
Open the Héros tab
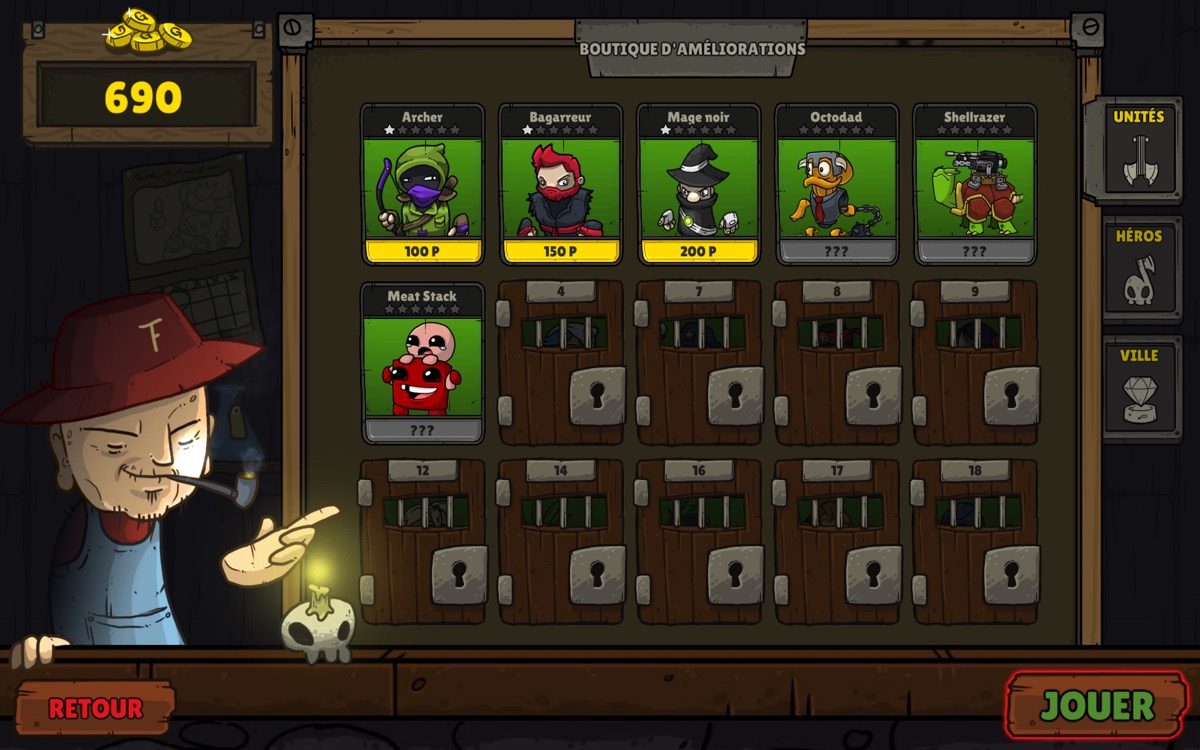(x=1139, y=268)
